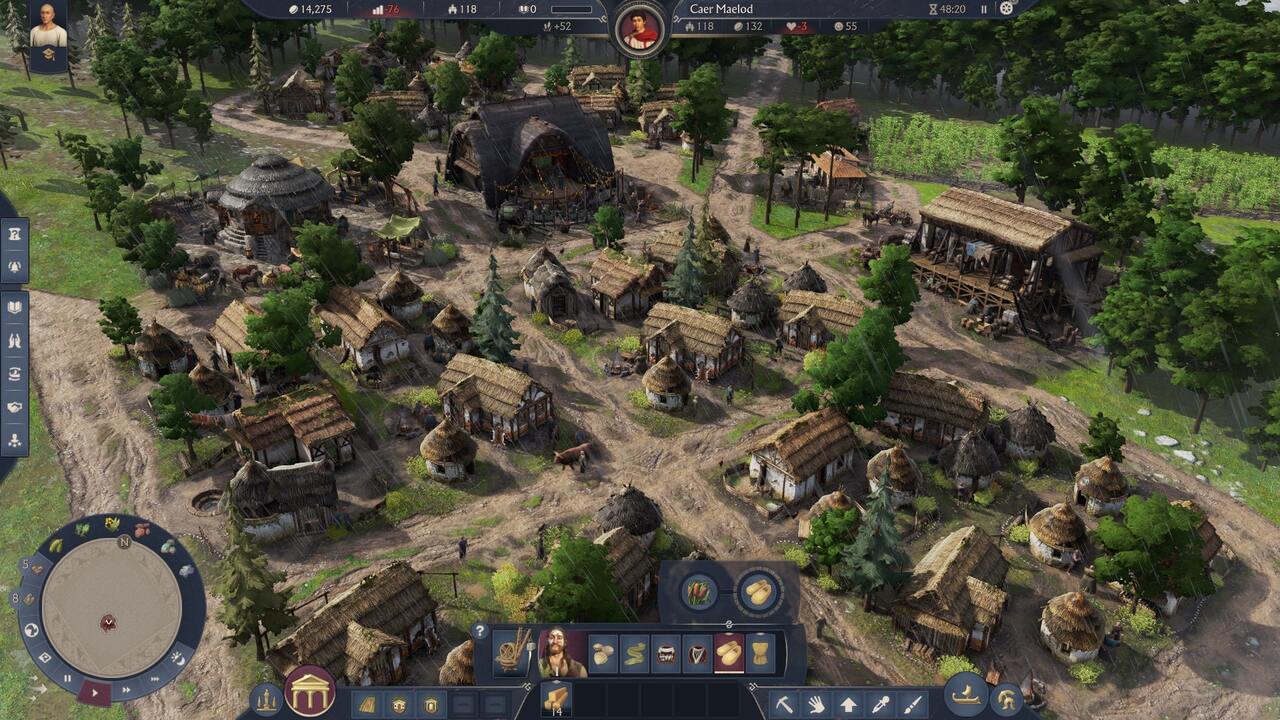Pause the game from the top bar
1280x720 pixels.
984,9
